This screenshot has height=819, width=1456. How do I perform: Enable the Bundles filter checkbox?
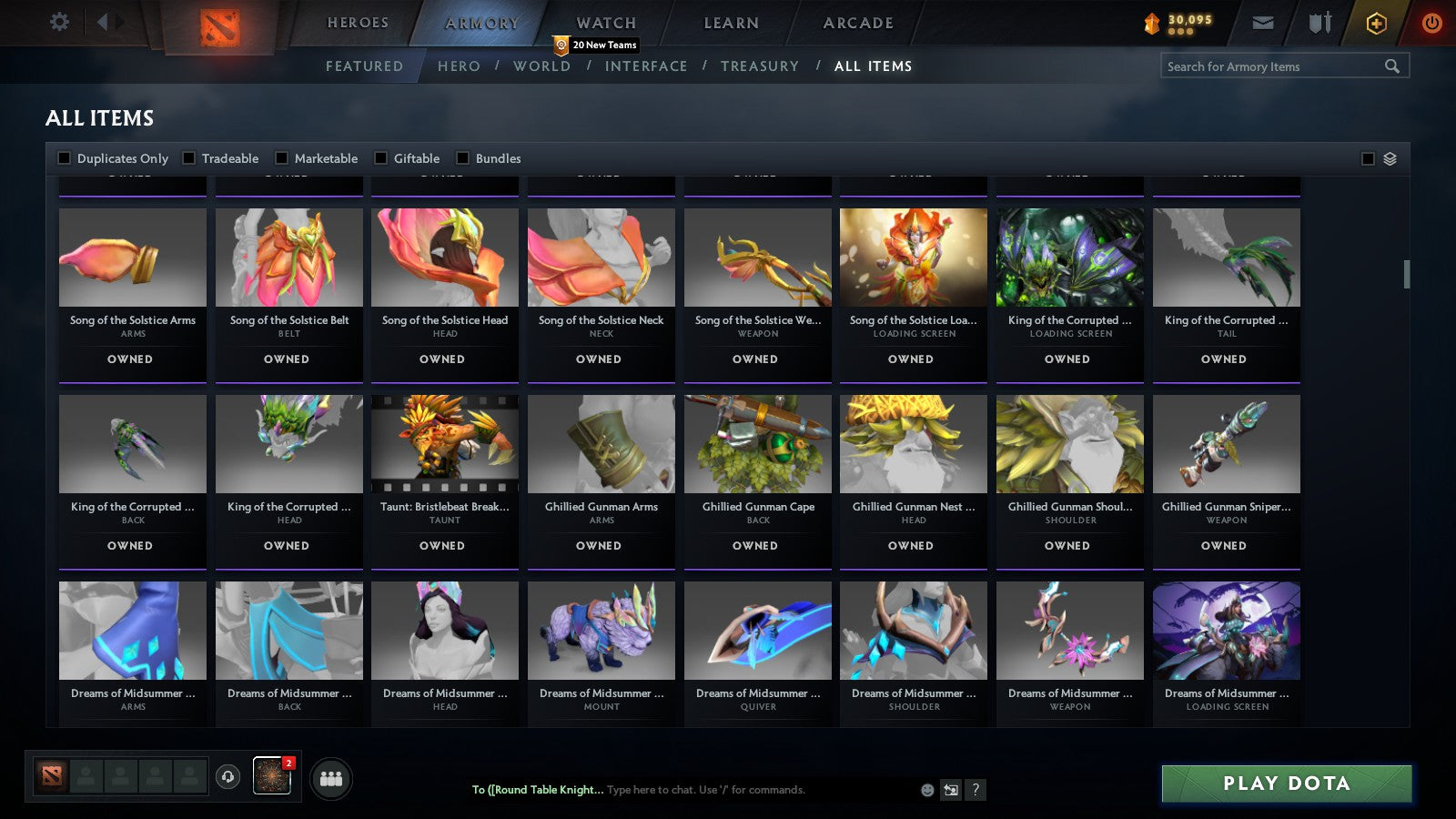pyautogui.click(x=463, y=157)
